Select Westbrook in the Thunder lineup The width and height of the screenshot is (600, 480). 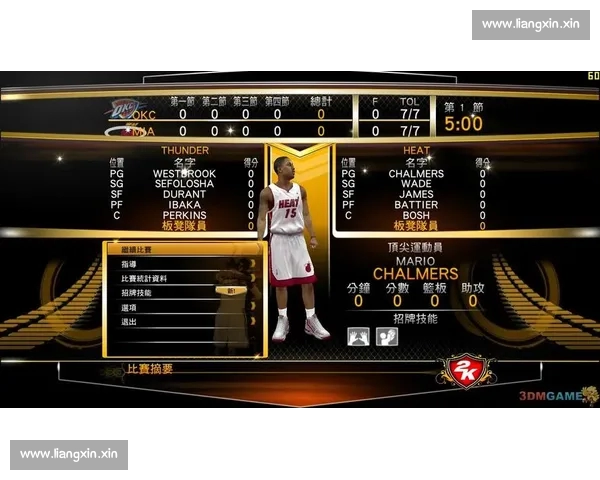(184, 173)
